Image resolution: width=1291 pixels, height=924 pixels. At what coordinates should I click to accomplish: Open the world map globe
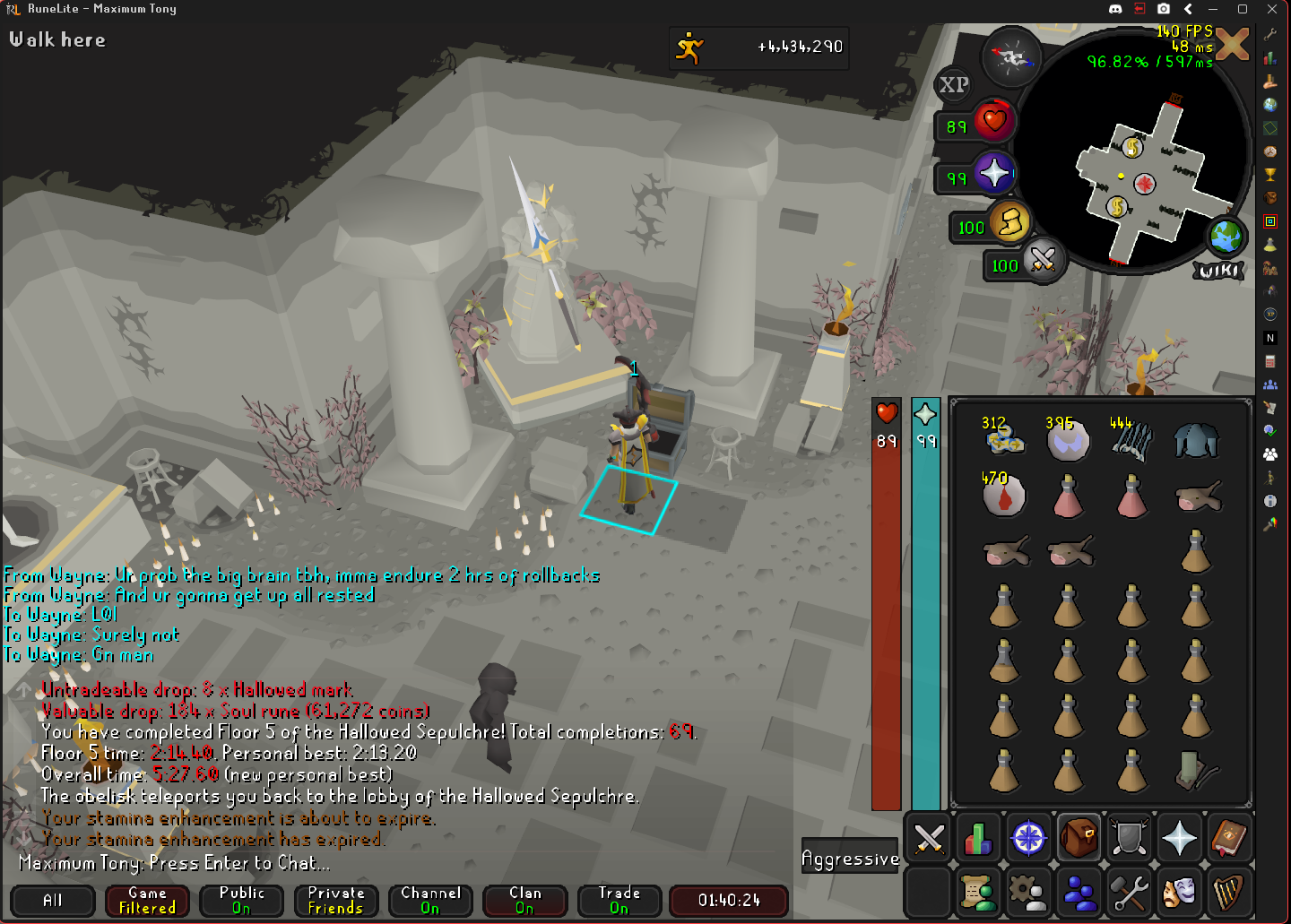click(x=1225, y=237)
